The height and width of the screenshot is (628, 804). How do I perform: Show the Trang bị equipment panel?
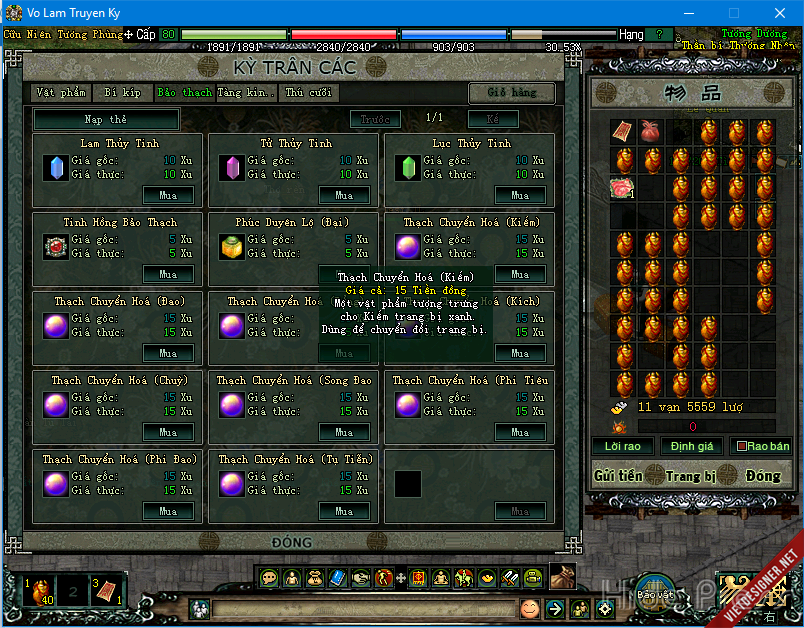pyautogui.click(x=690, y=476)
